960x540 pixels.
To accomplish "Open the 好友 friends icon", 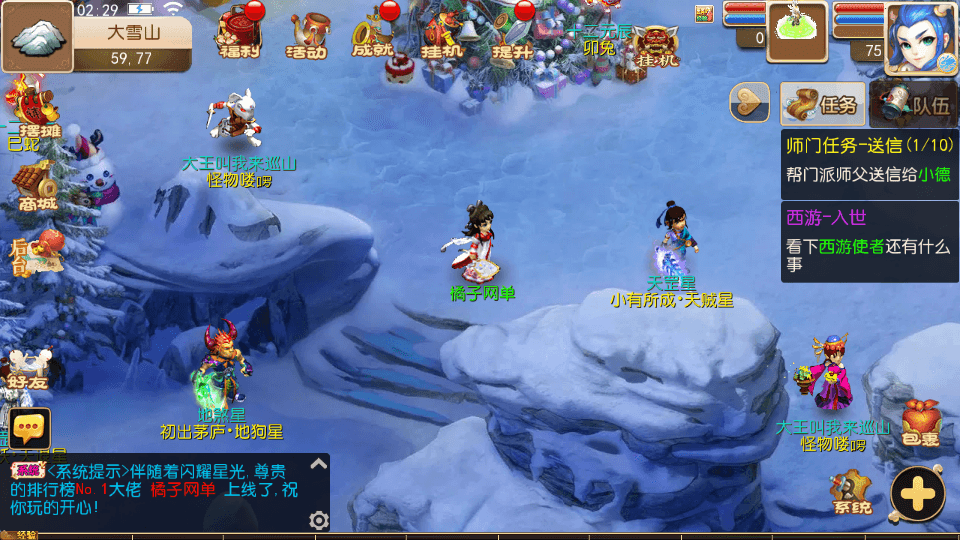I will (28, 367).
